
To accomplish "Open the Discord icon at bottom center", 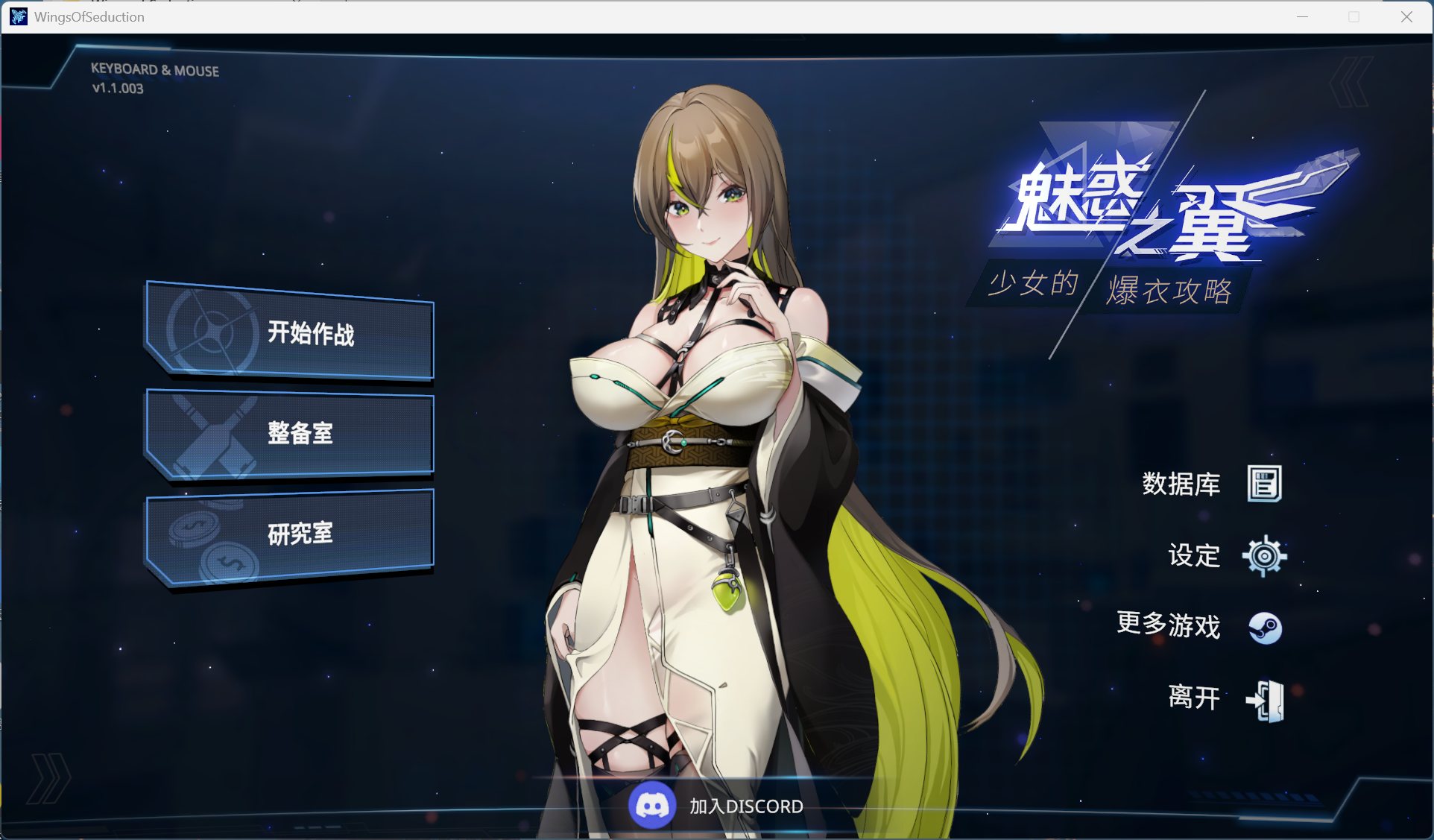I will pyautogui.click(x=653, y=805).
